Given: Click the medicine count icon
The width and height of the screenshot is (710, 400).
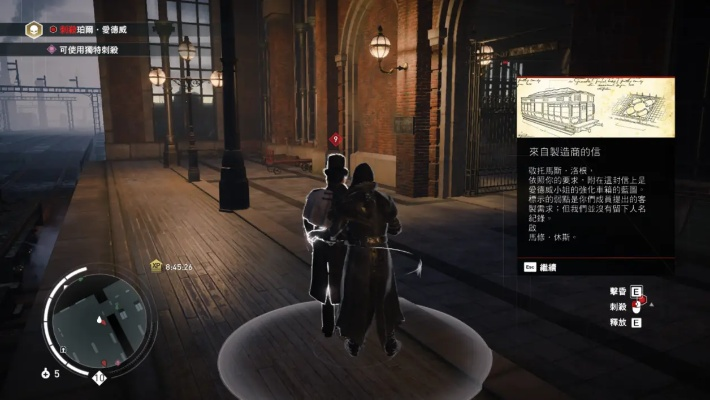Looking at the screenshot, I should pos(46,373).
